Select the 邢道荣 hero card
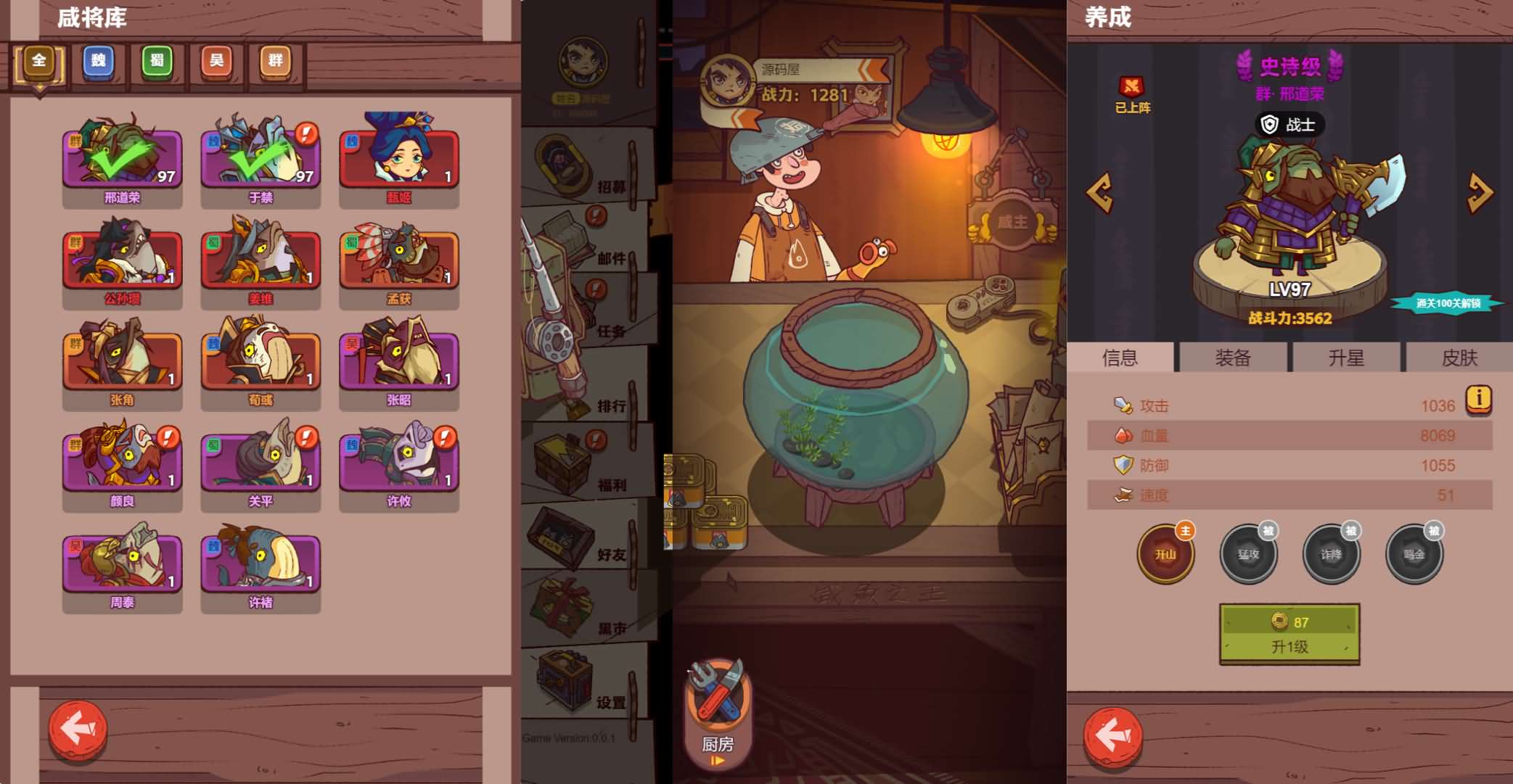 pos(122,160)
